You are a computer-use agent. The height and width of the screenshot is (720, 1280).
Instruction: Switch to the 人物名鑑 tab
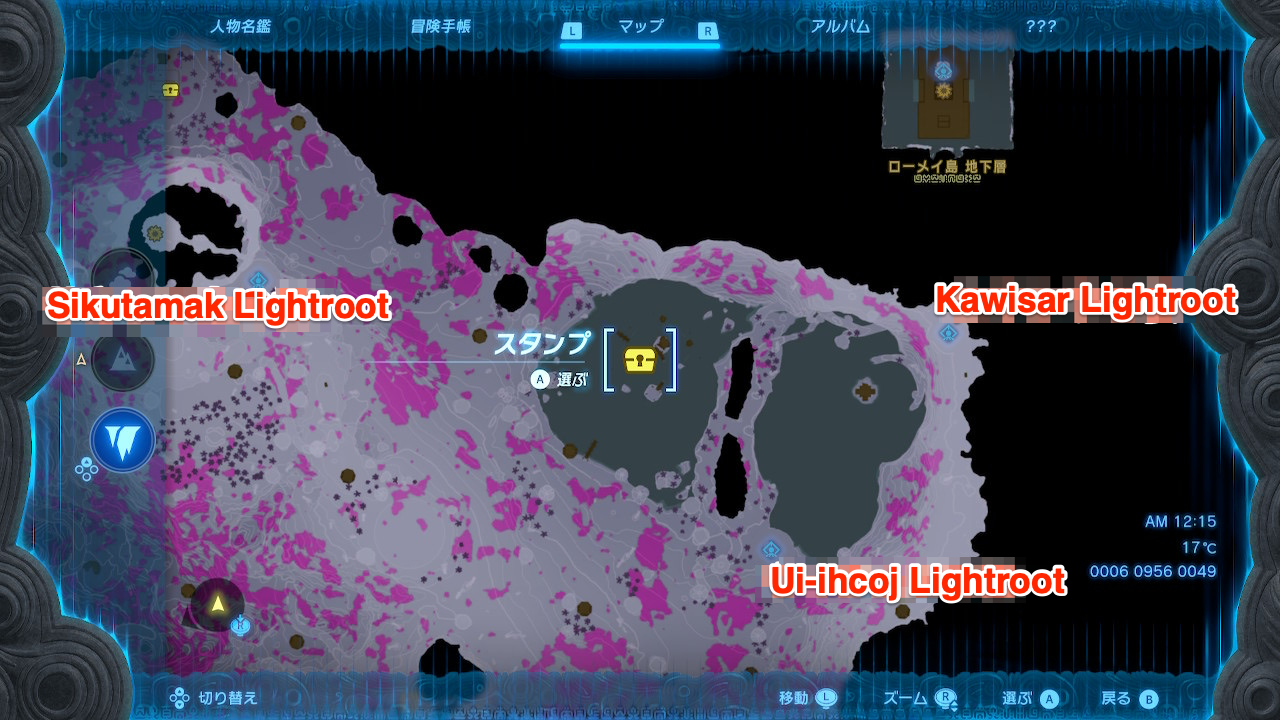tap(242, 27)
